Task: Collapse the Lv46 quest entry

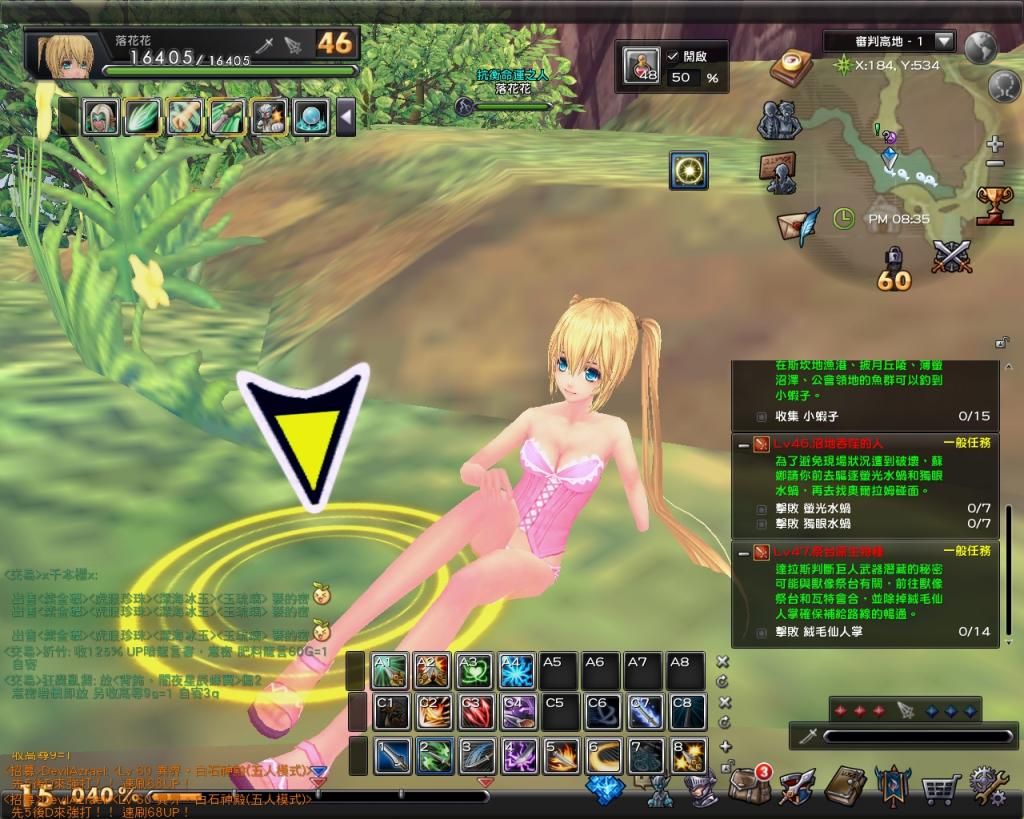Action: coord(743,443)
